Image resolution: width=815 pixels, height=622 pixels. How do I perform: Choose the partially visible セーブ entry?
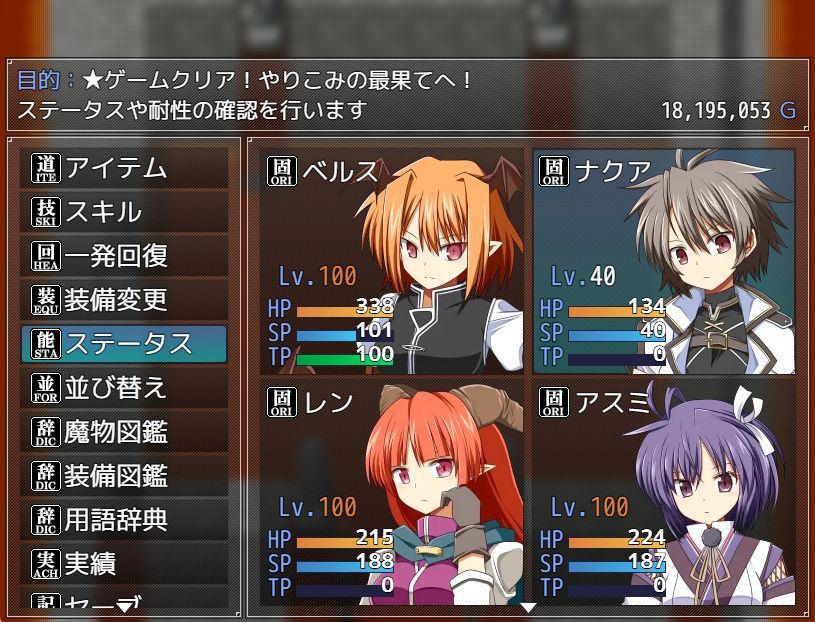(124, 602)
